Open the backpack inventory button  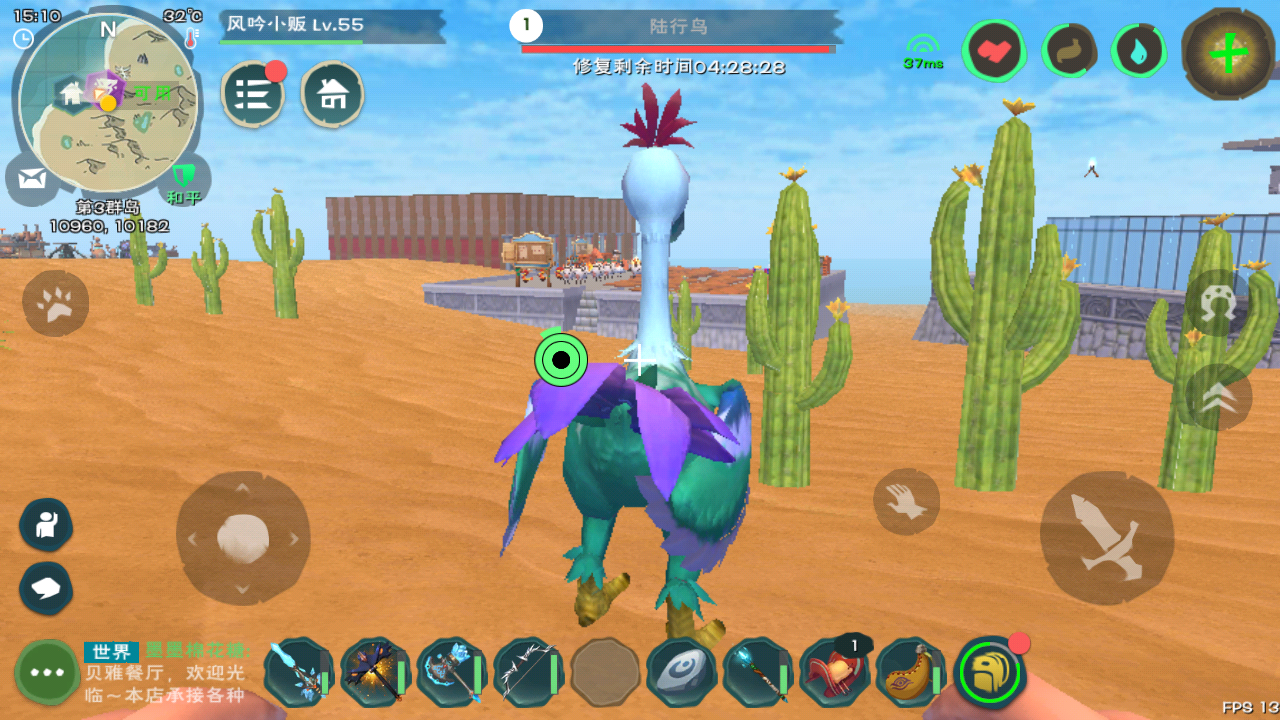click(989, 672)
